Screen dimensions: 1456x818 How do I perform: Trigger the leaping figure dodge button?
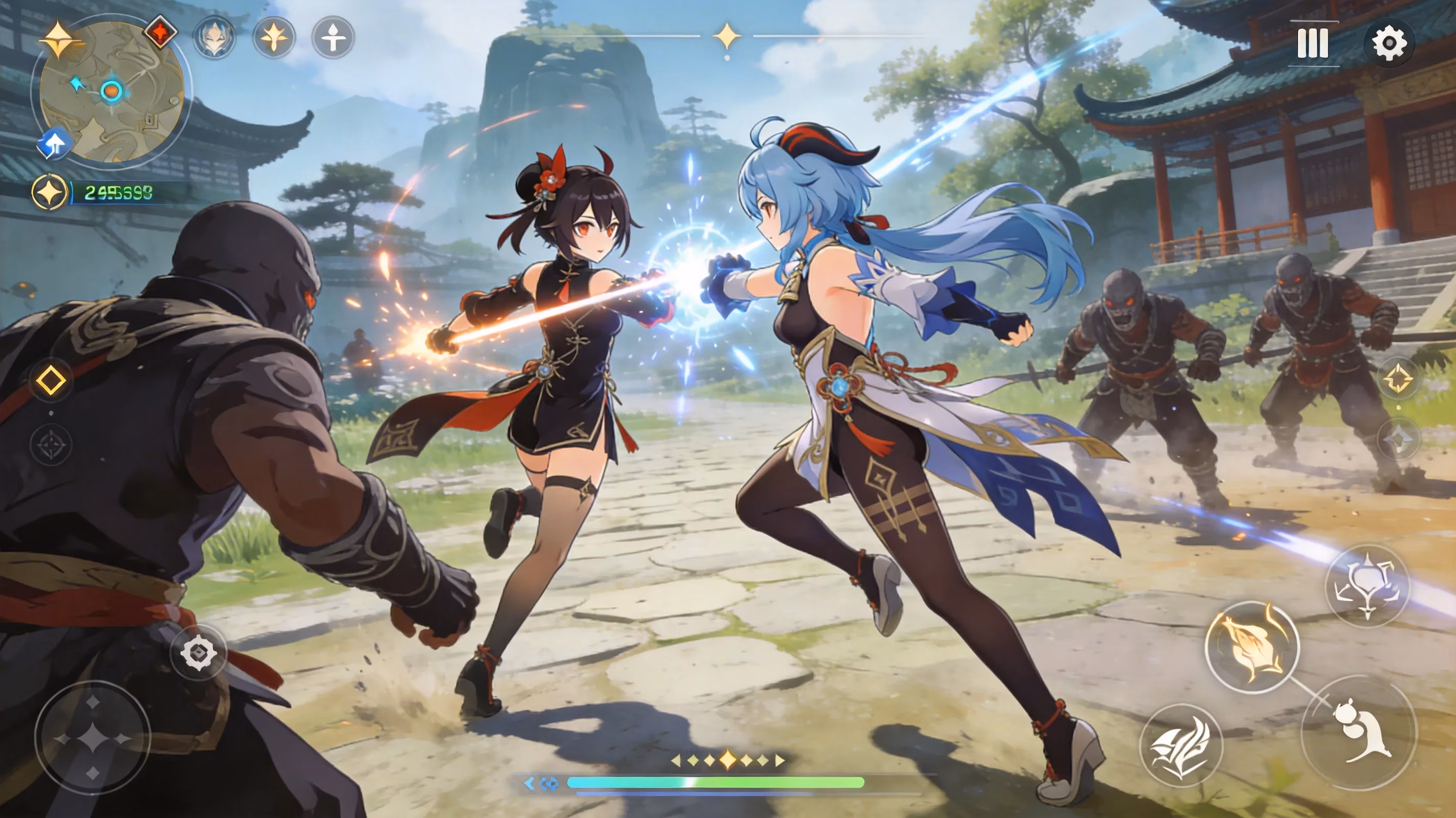pyautogui.click(x=1359, y=733)
